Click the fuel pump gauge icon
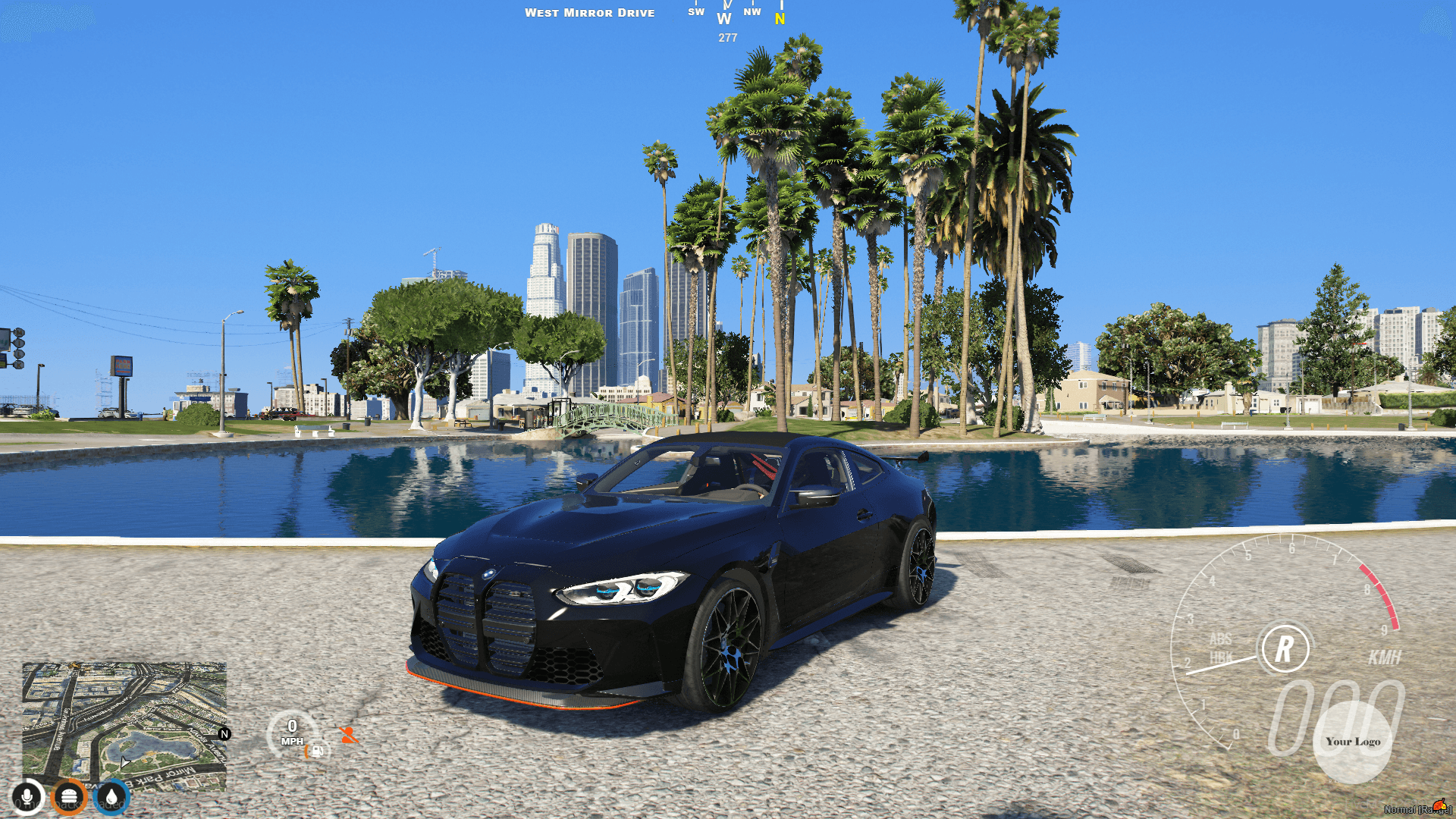Image resolution: width=1456 pixels, height=819 pixels. click(x=316, y=752)
